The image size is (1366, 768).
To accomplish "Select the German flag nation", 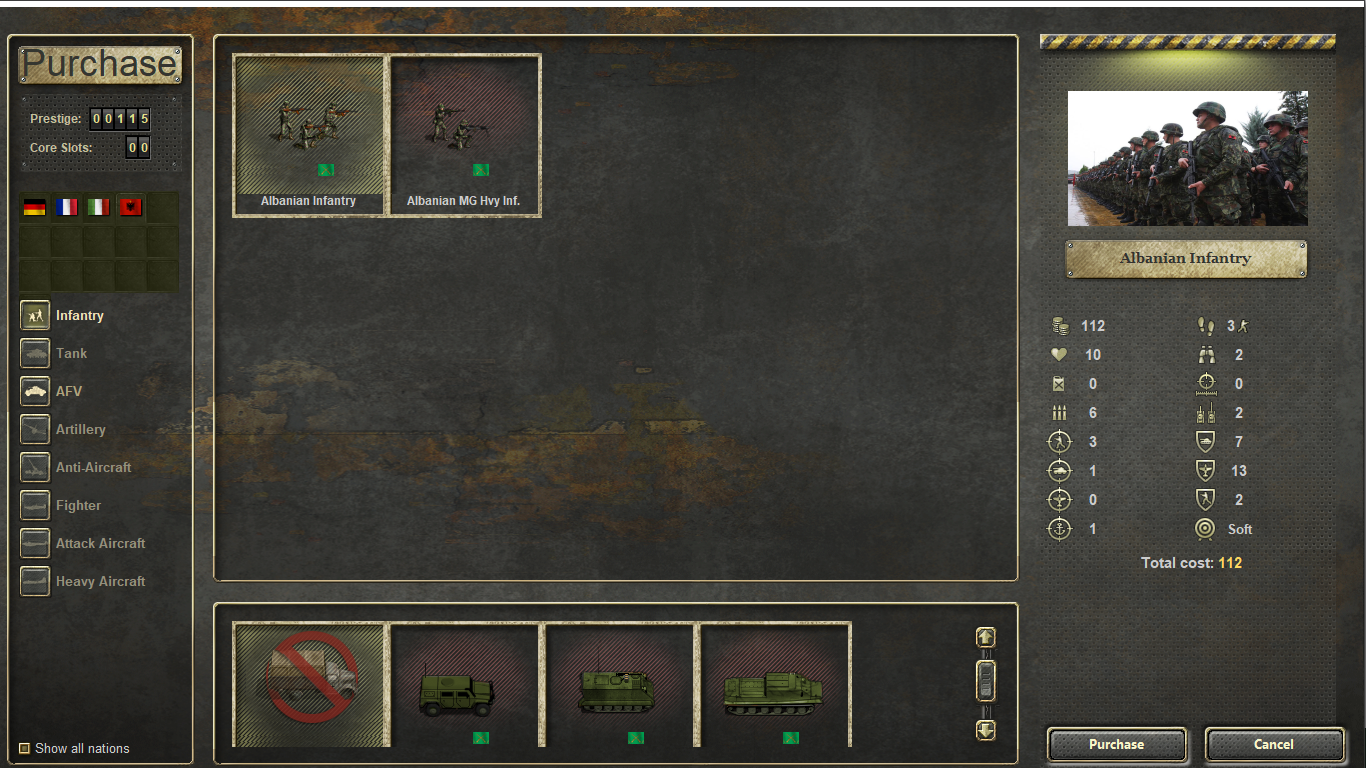I will pos(35,207).
